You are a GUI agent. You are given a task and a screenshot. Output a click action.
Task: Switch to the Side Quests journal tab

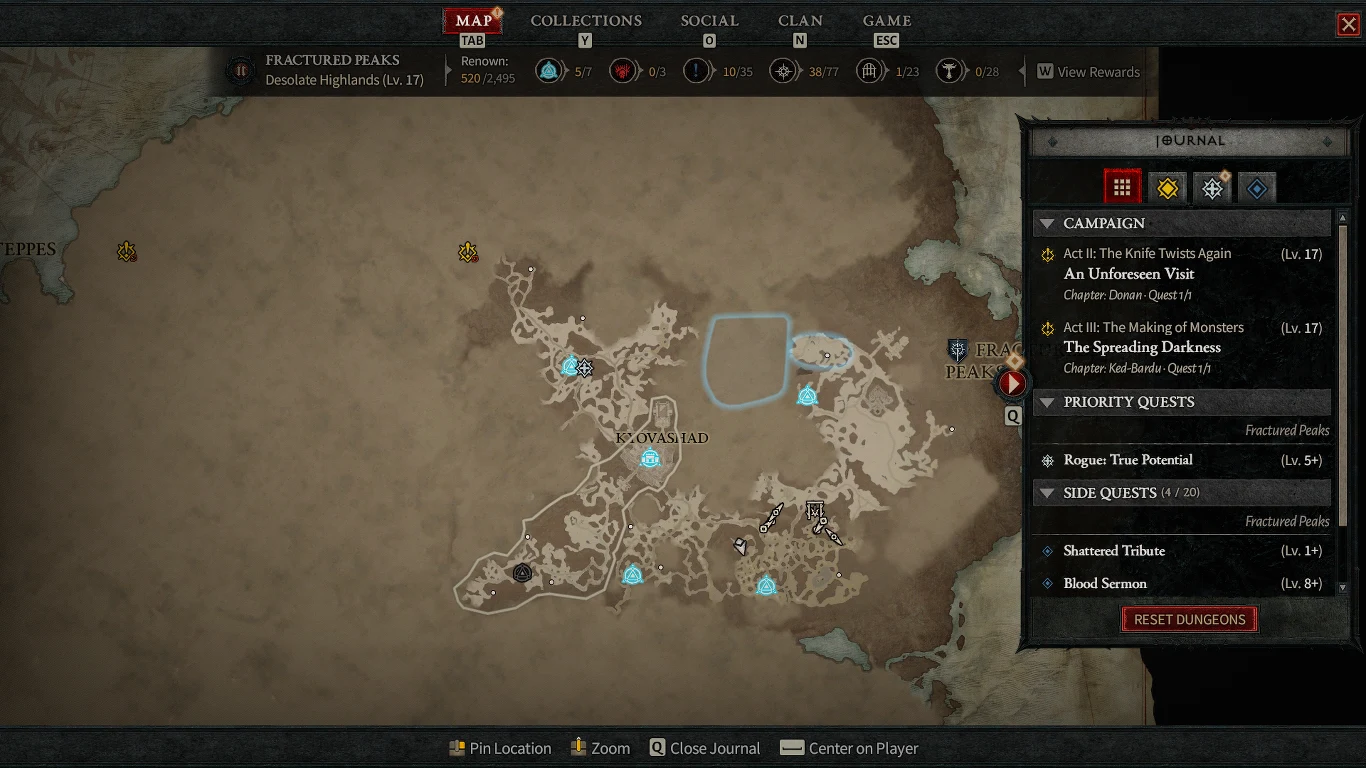pyautogui.click(x=1257, y=186)
